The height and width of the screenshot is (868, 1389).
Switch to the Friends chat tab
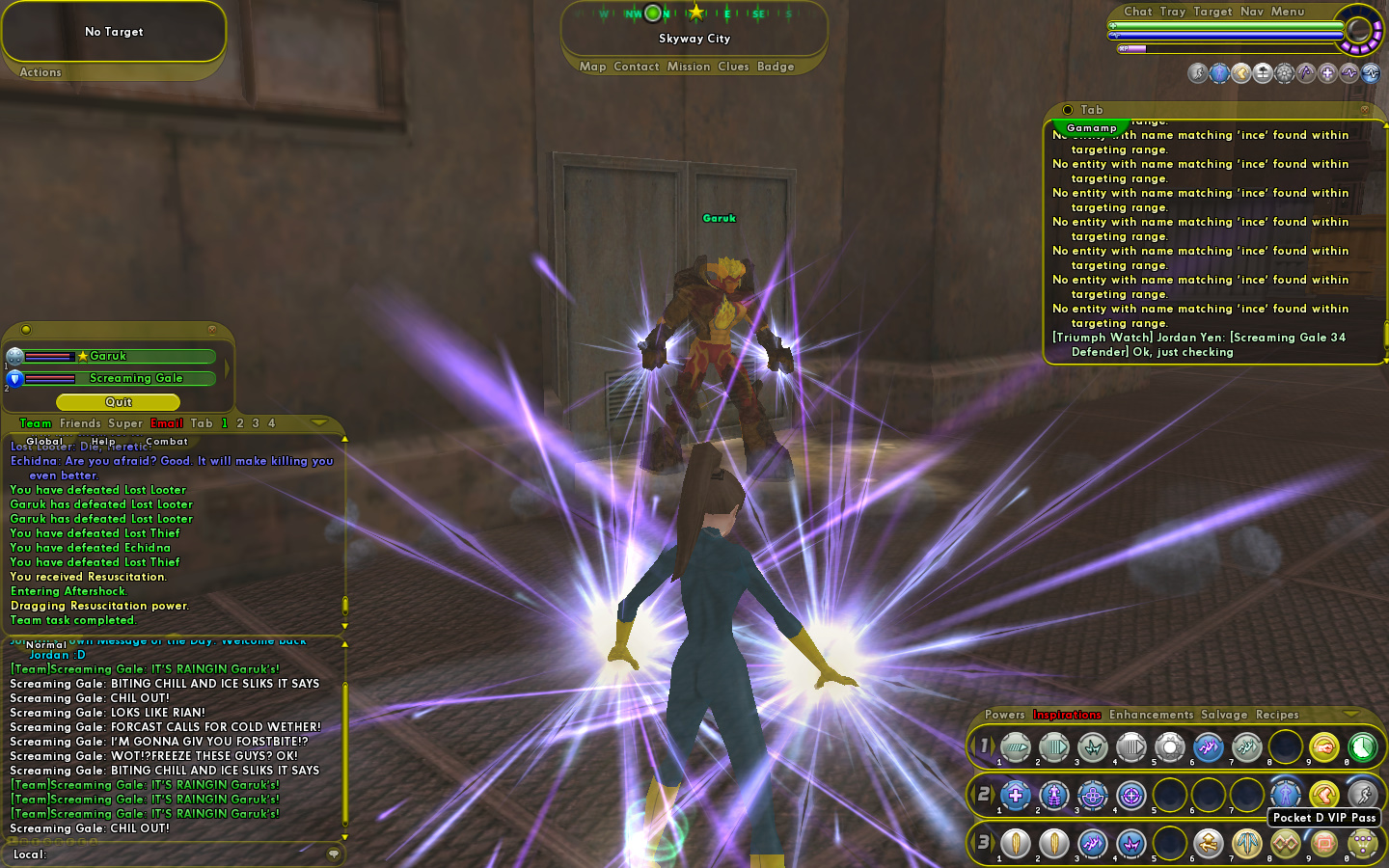click(x=80, y=423)
